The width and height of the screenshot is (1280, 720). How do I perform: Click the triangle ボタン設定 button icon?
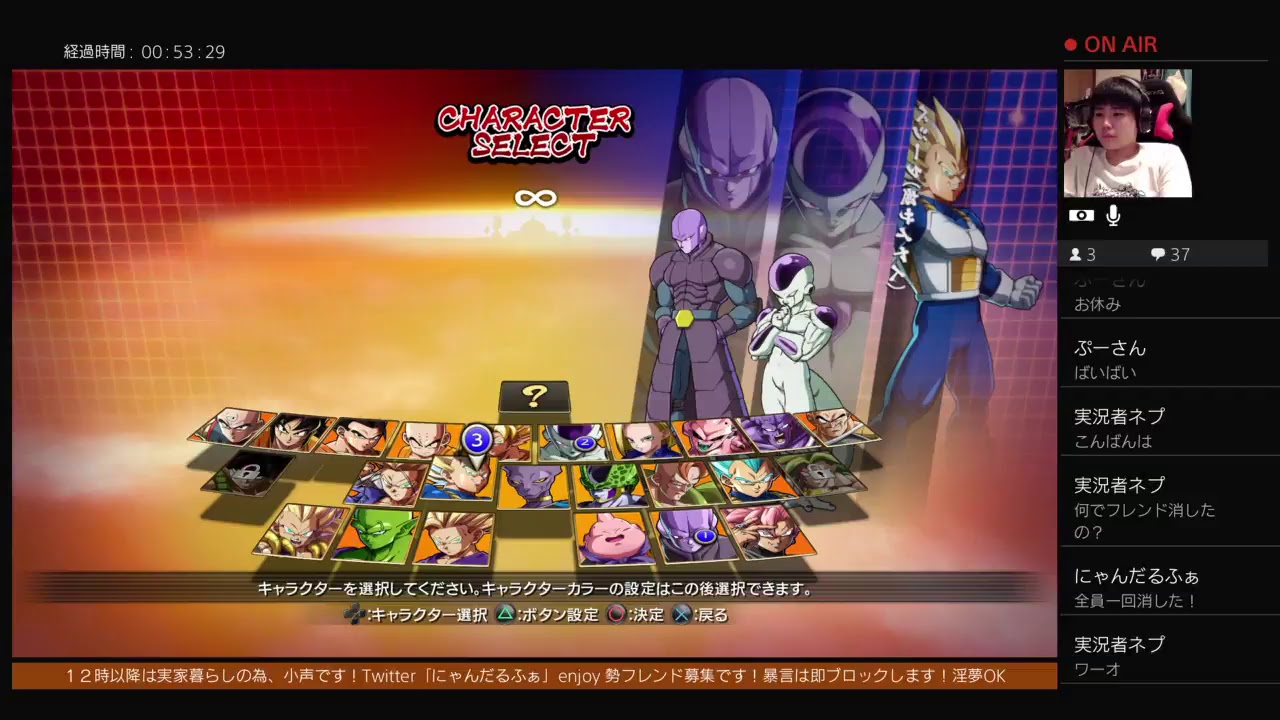tap(505, 614)
